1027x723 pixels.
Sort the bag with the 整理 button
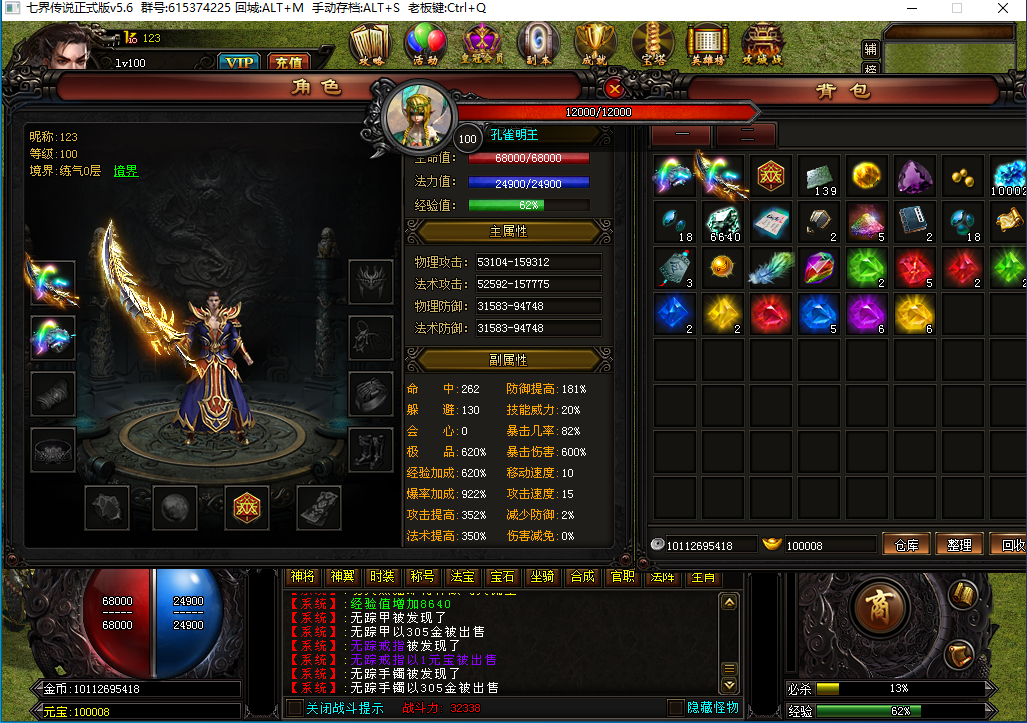click(959, 545)
